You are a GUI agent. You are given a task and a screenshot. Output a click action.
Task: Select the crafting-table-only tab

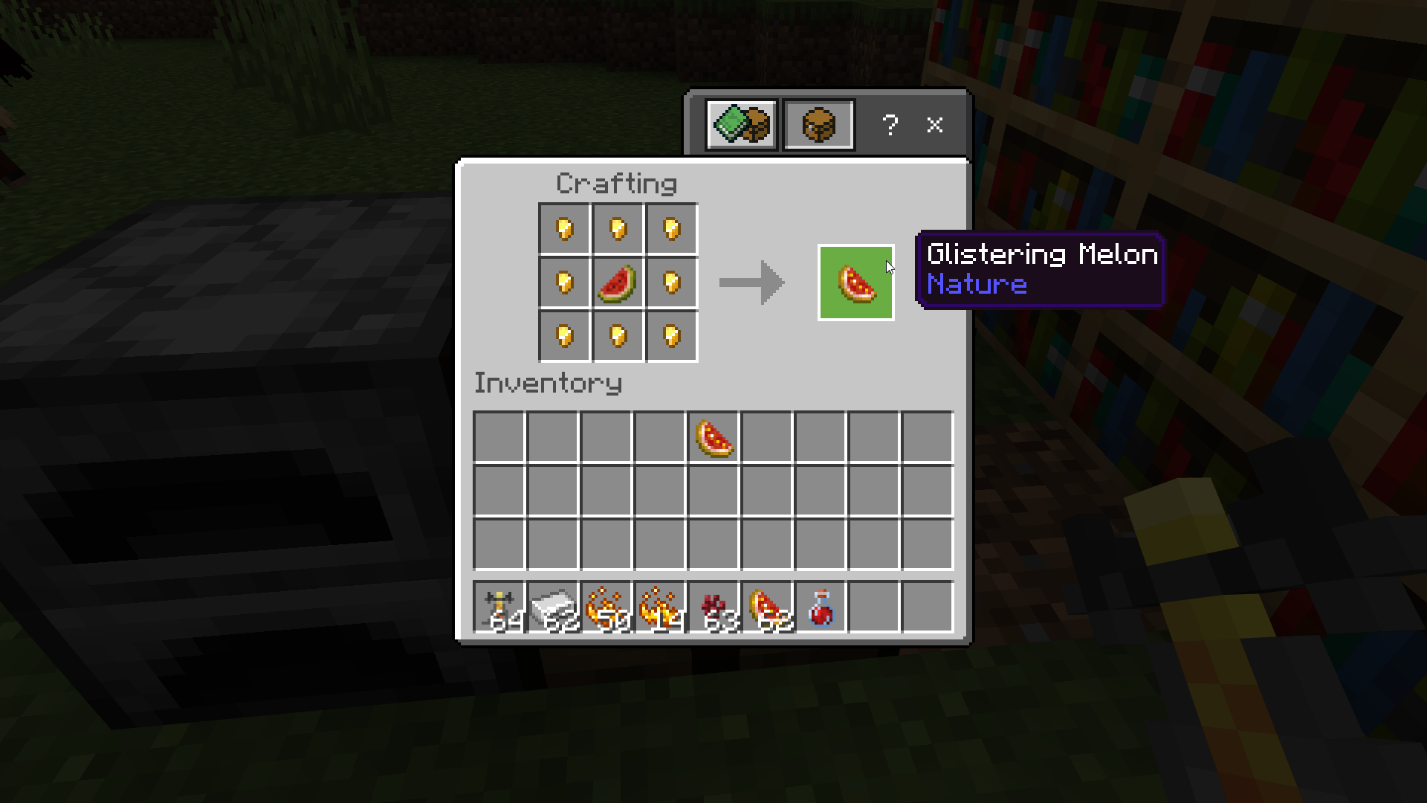pyautogui.click(x=819, y=125)
